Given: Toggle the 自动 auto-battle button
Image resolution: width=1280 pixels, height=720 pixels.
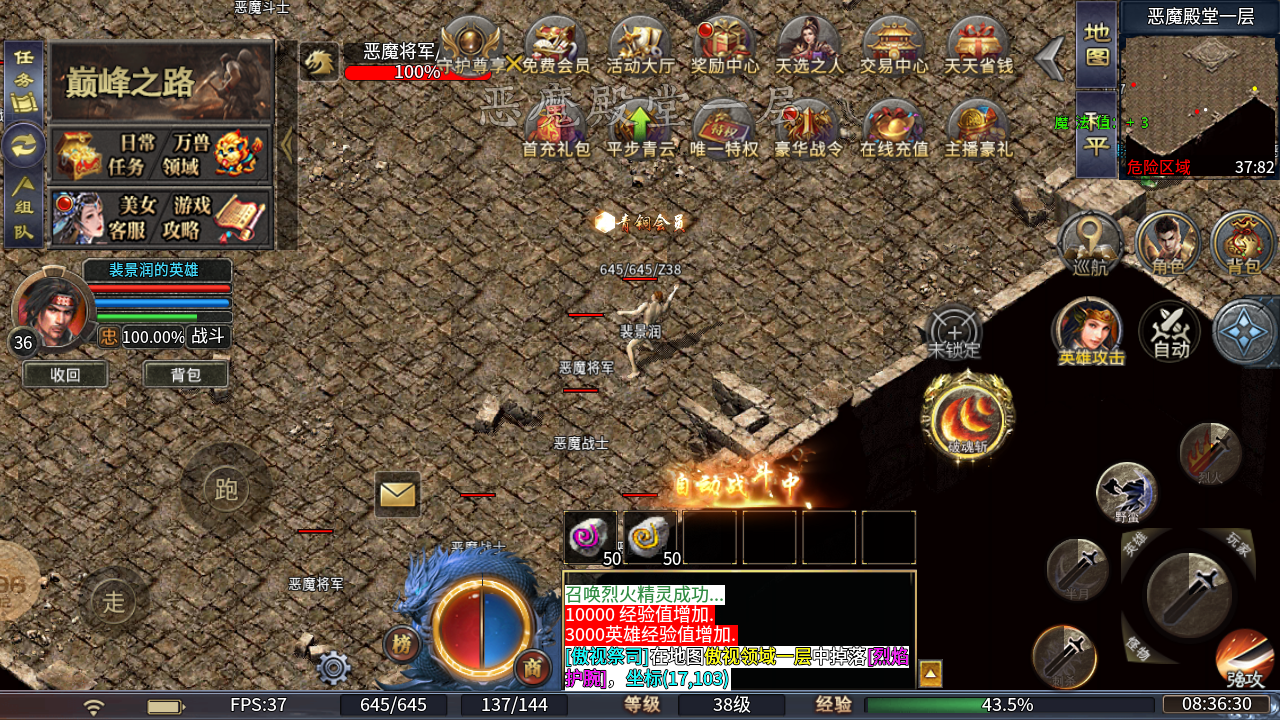Looking at the screenshot, I should point(1170,332).
